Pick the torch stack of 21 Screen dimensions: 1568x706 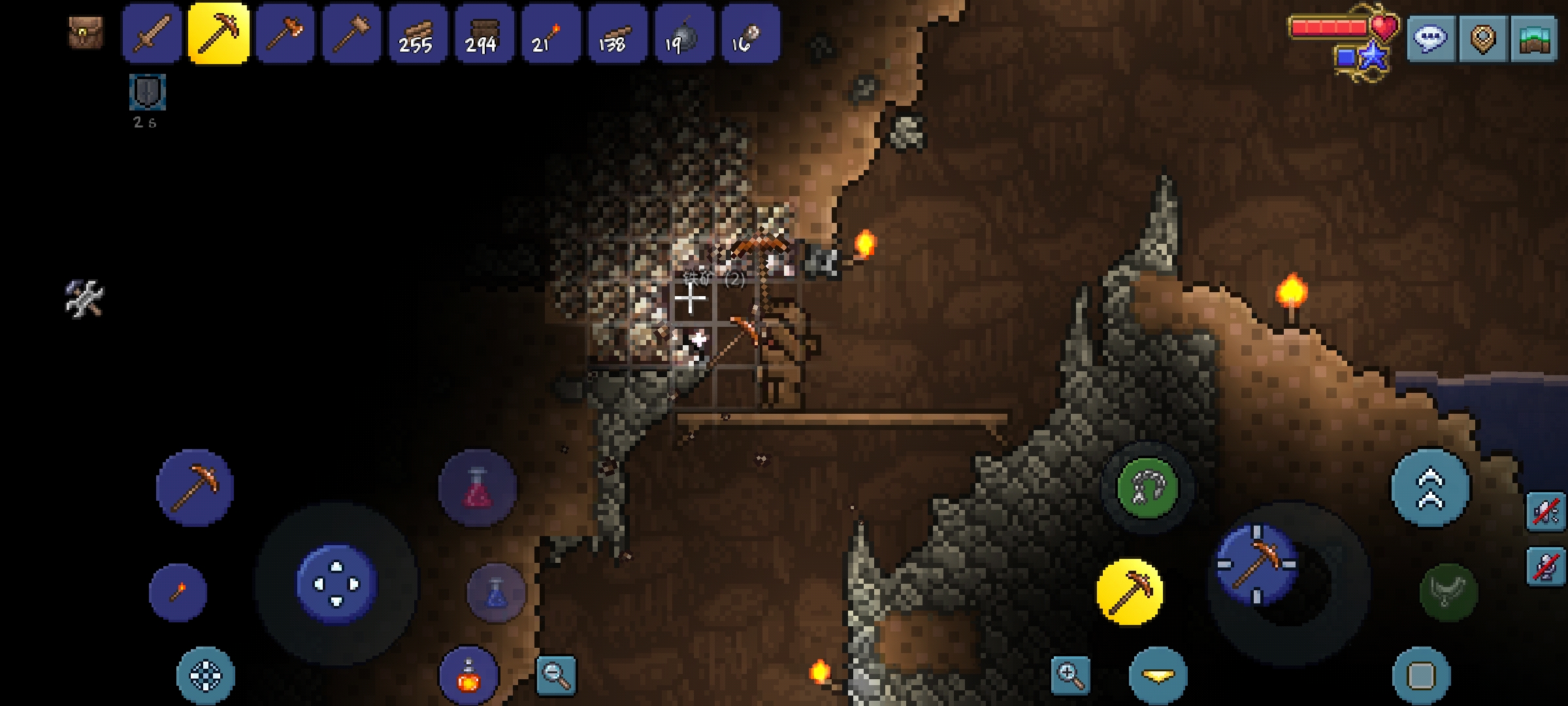551,34
